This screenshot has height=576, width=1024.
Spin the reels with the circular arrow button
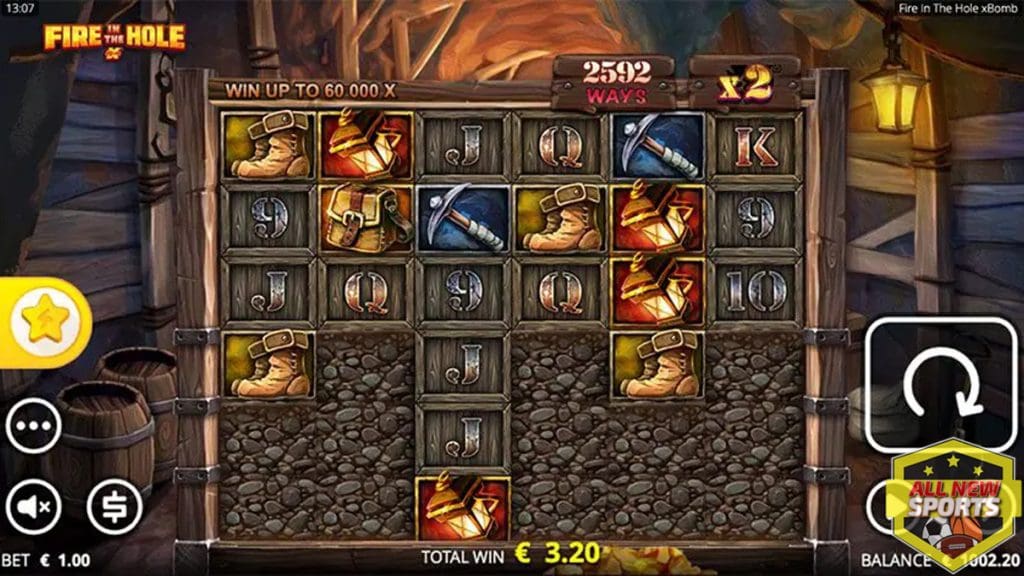(940, 385)
